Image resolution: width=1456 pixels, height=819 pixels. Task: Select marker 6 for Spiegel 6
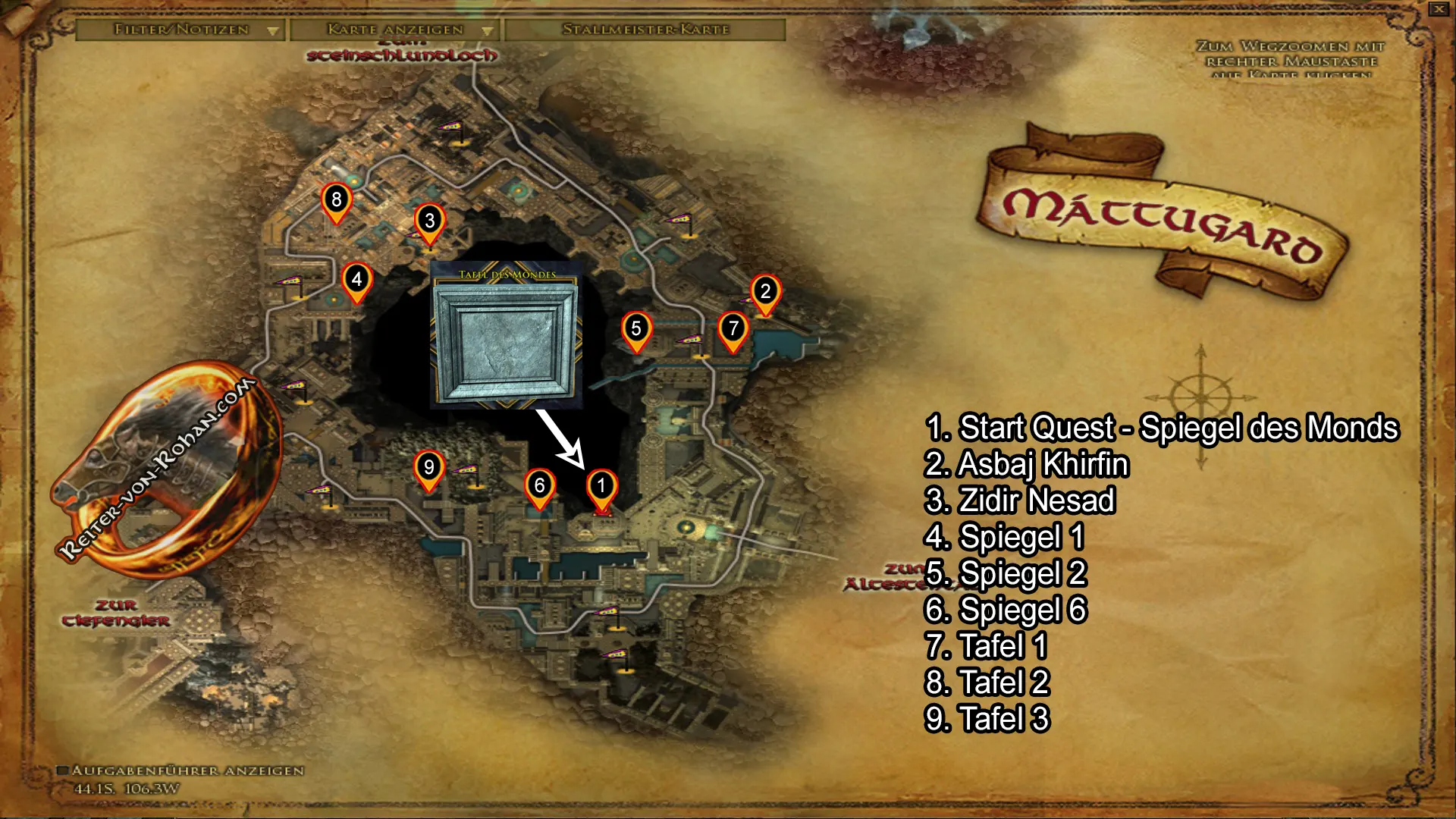[540, 485]
